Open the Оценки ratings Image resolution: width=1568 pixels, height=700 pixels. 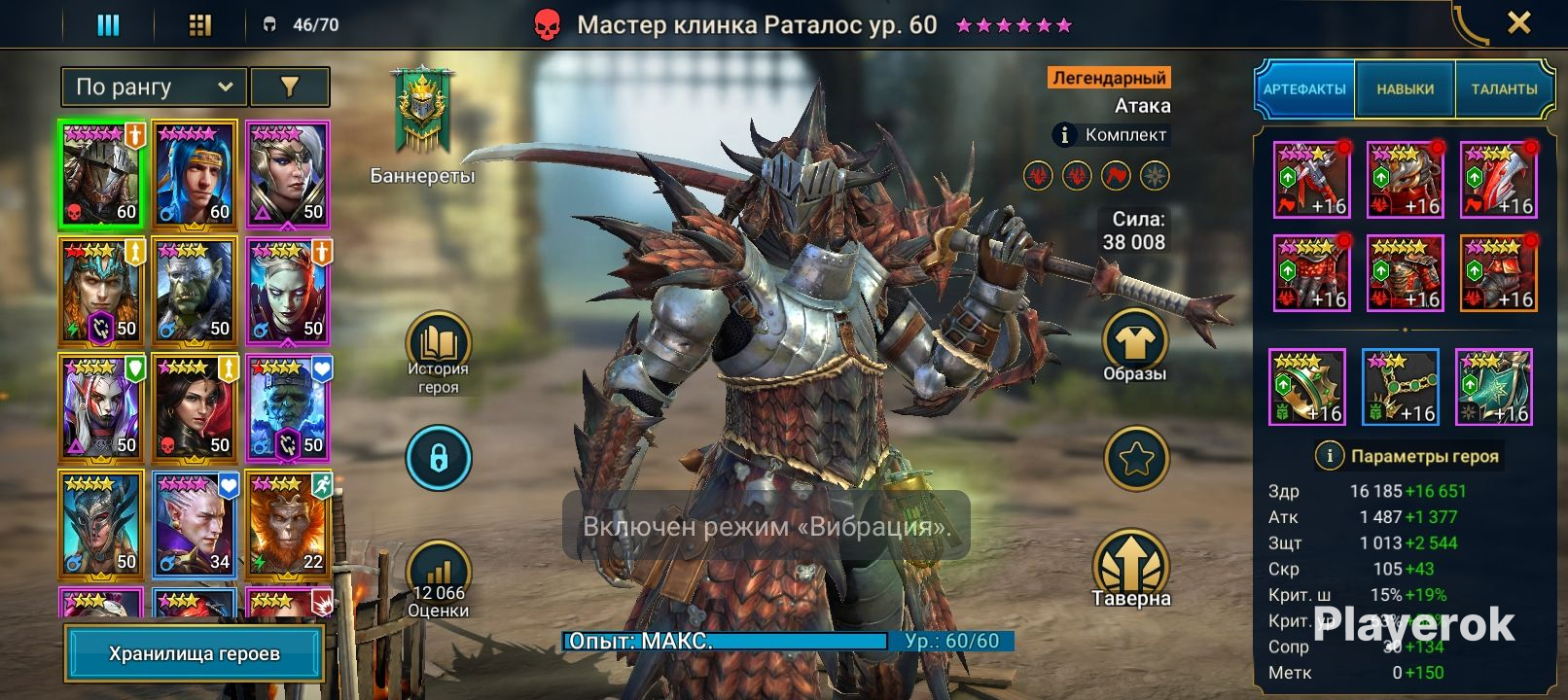(438, 579)
